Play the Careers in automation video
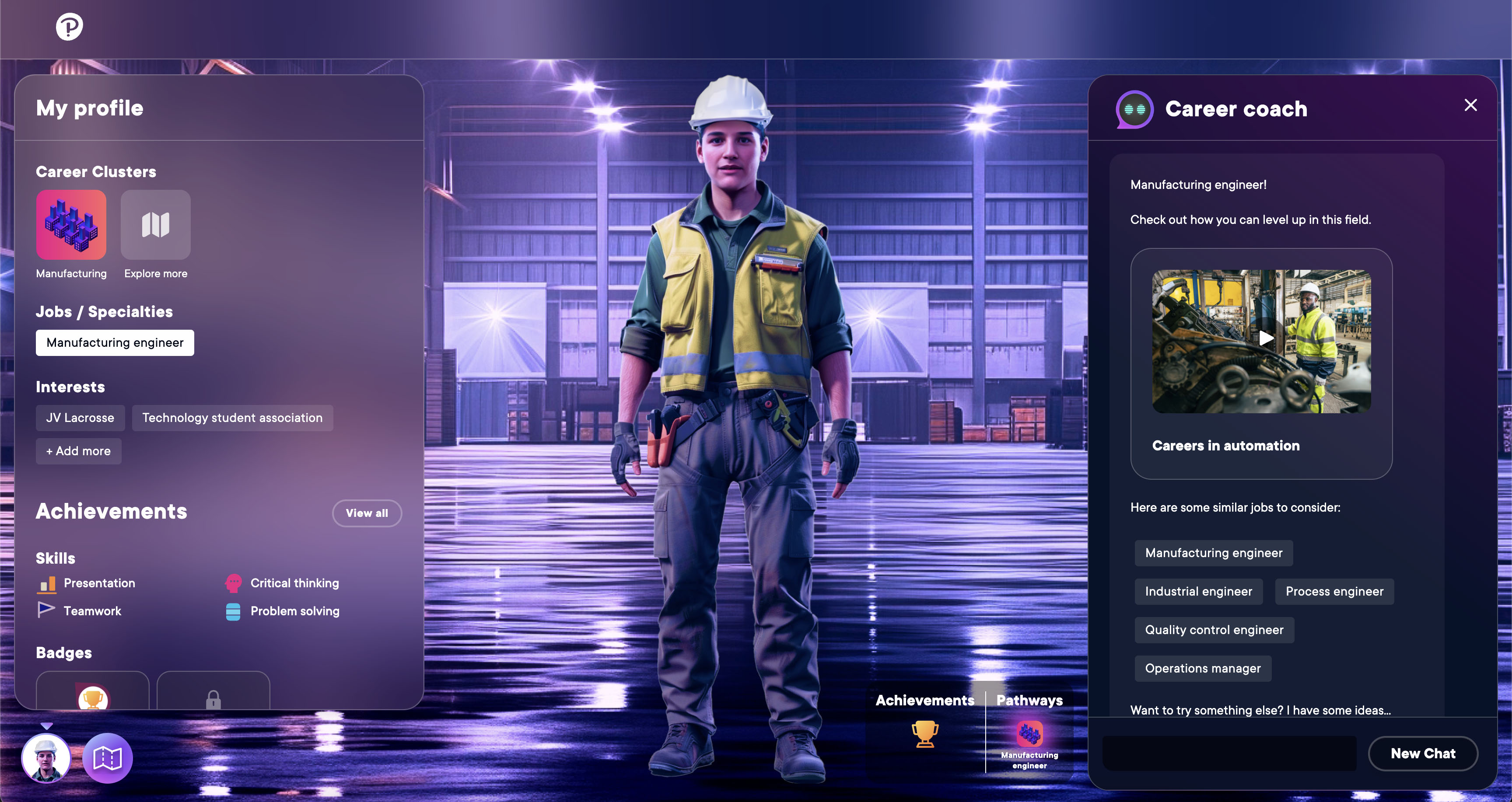 point(1266,338)
